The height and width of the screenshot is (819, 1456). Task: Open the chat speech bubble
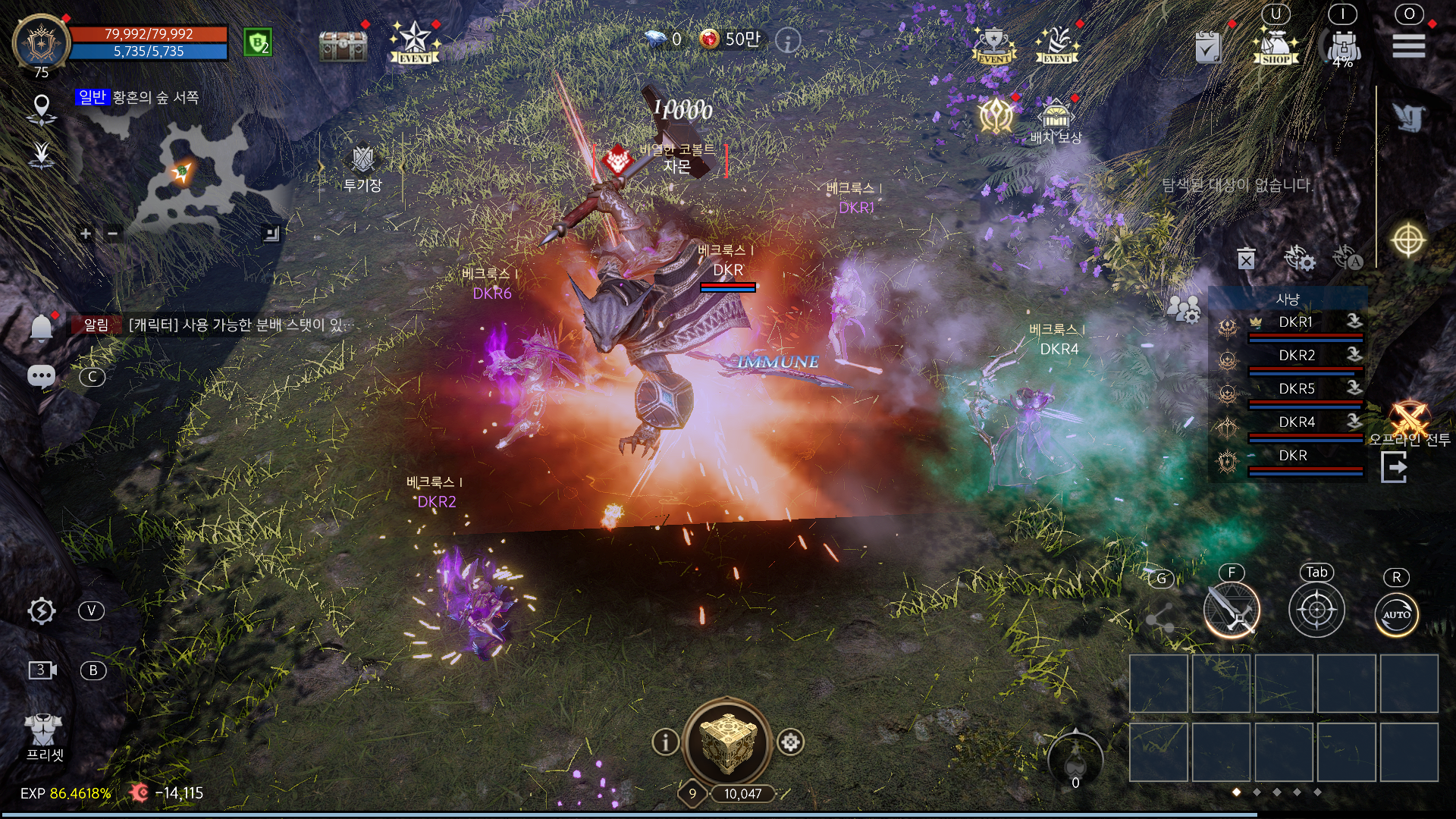[41, 376]
